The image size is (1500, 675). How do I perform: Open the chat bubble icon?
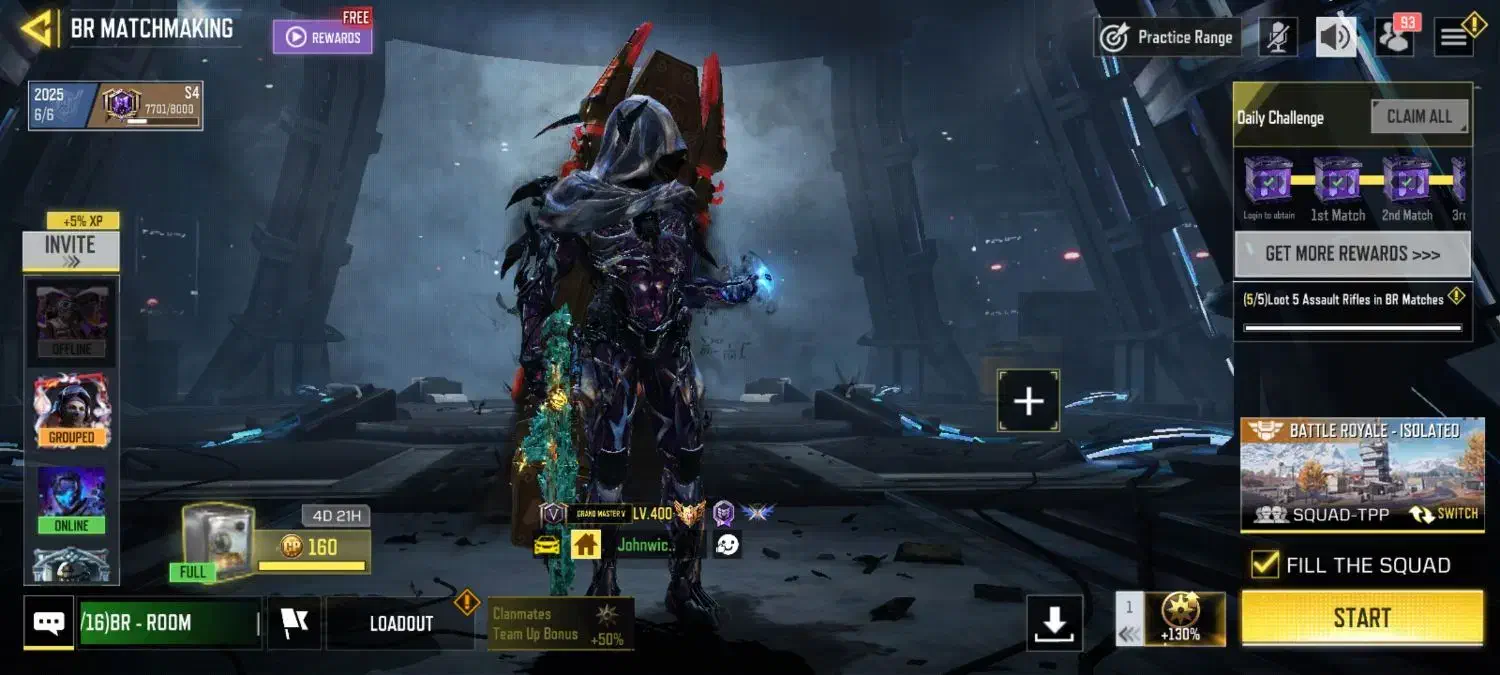[48, 622]
